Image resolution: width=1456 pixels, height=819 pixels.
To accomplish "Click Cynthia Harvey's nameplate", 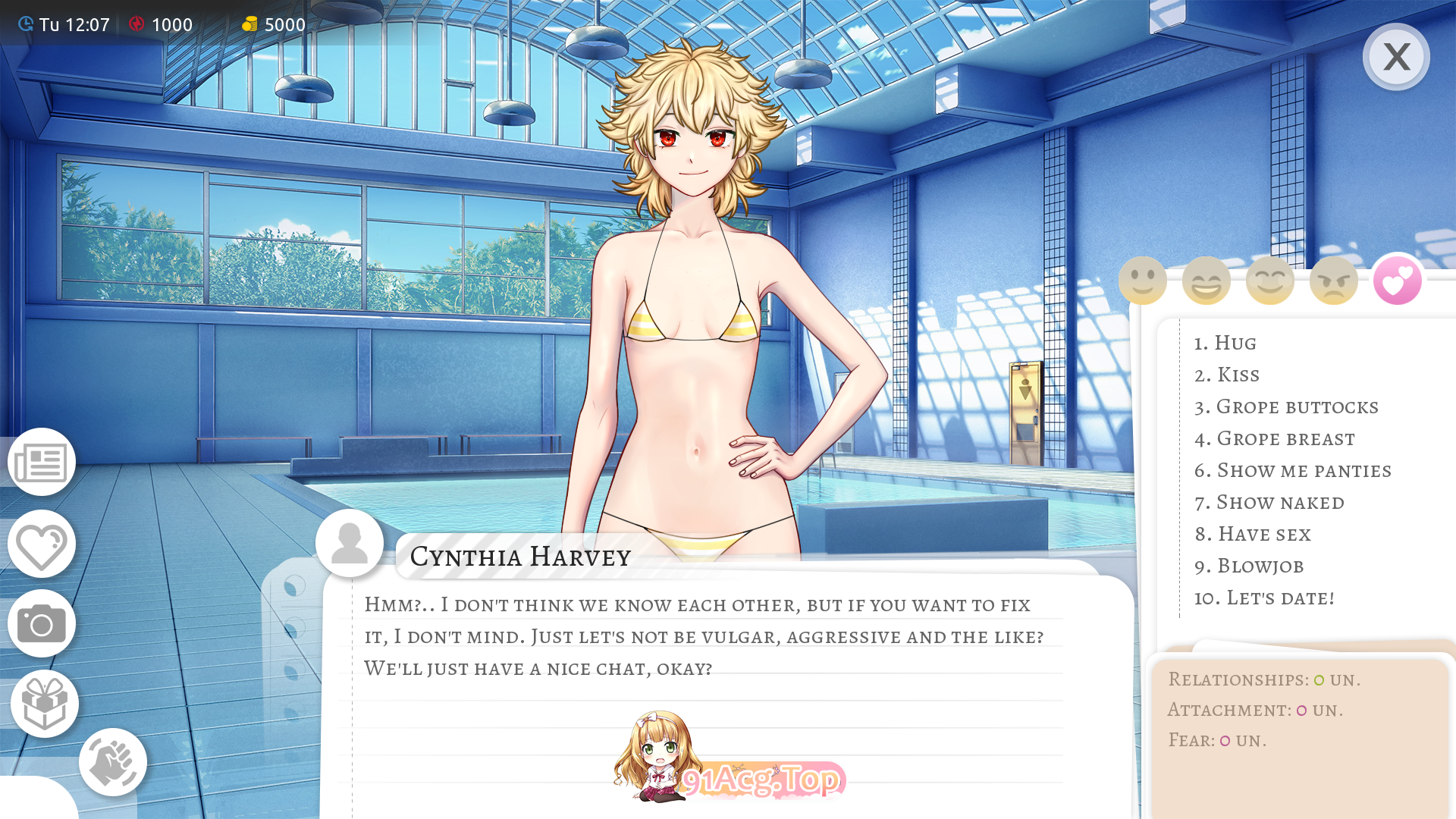I will 520,557.
